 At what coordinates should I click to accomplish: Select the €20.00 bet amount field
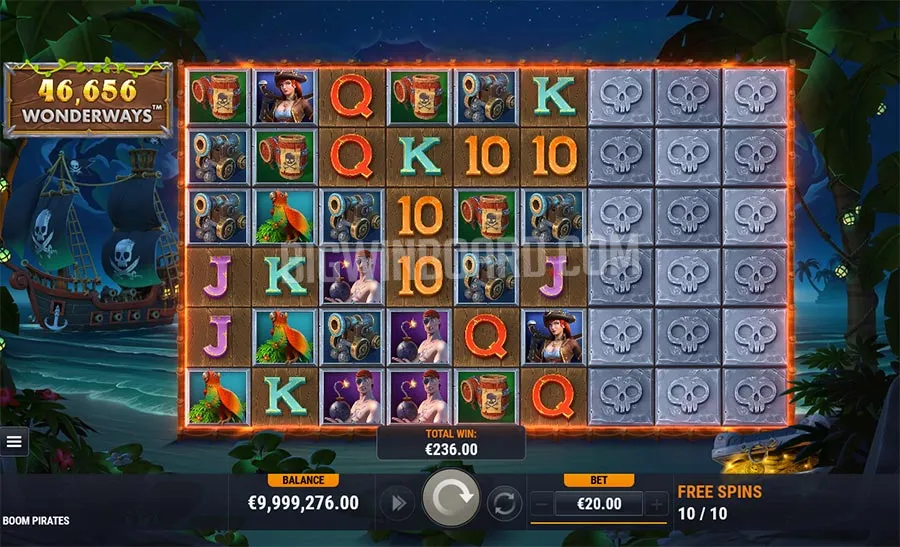point(599,504)
